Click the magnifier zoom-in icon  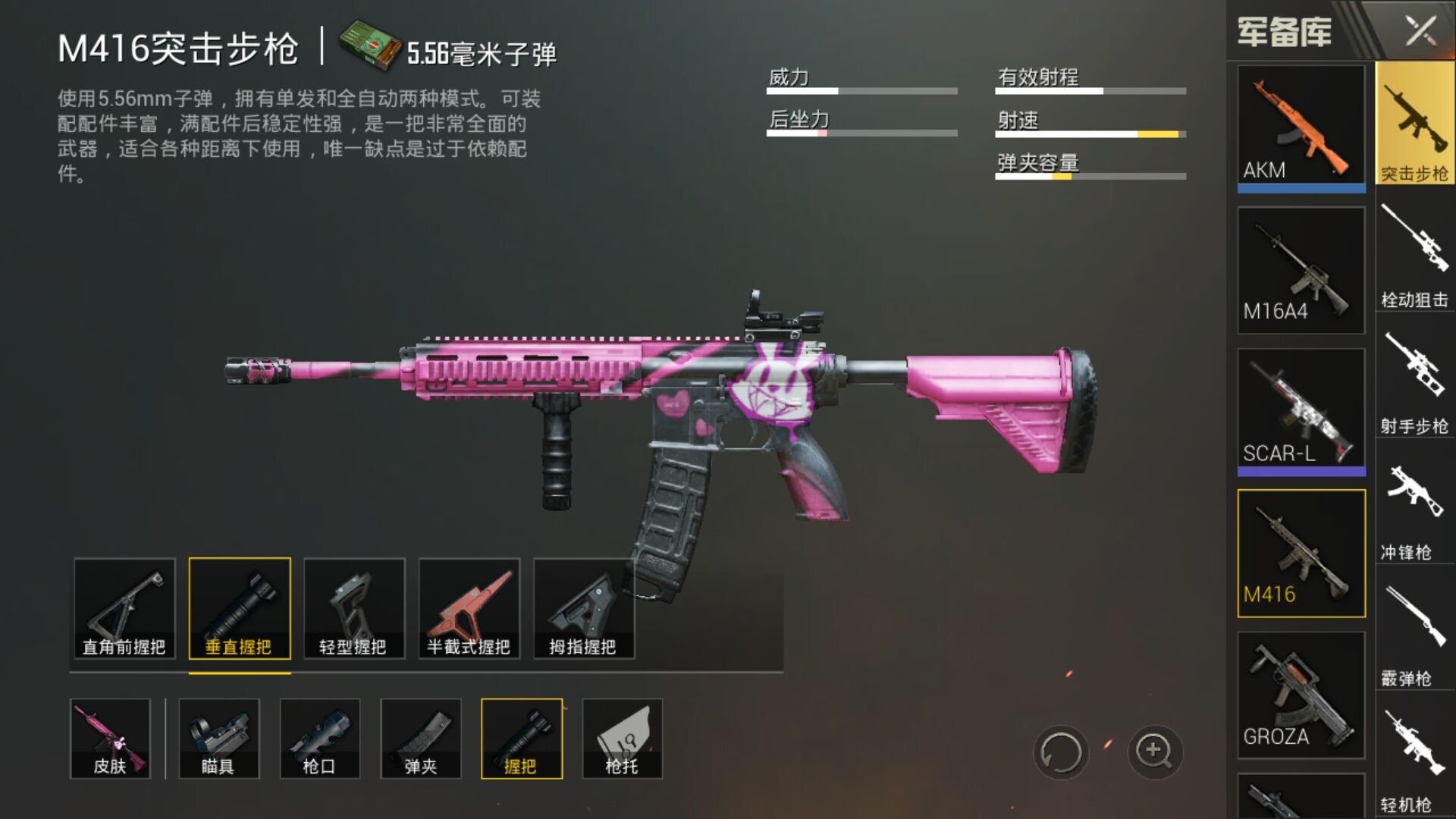click(1153, 751)
